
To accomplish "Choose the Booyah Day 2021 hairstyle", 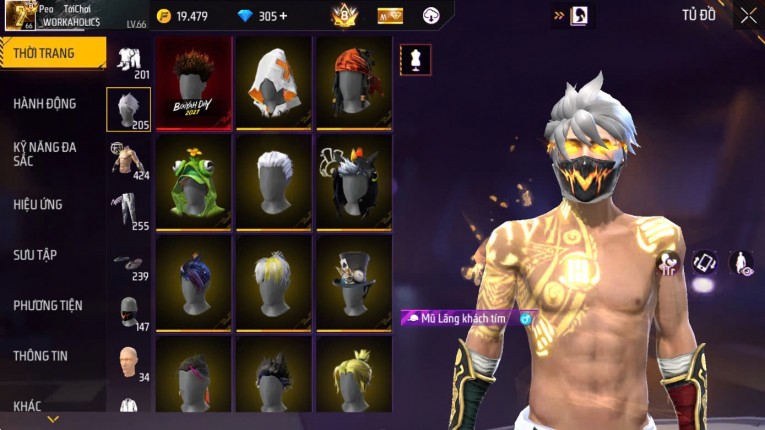I will 194,83.
